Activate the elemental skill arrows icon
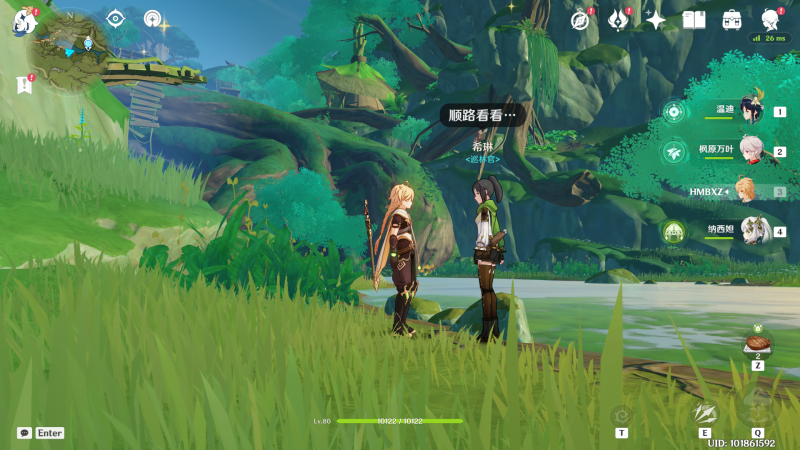800x450 pixels. point(705,412)
